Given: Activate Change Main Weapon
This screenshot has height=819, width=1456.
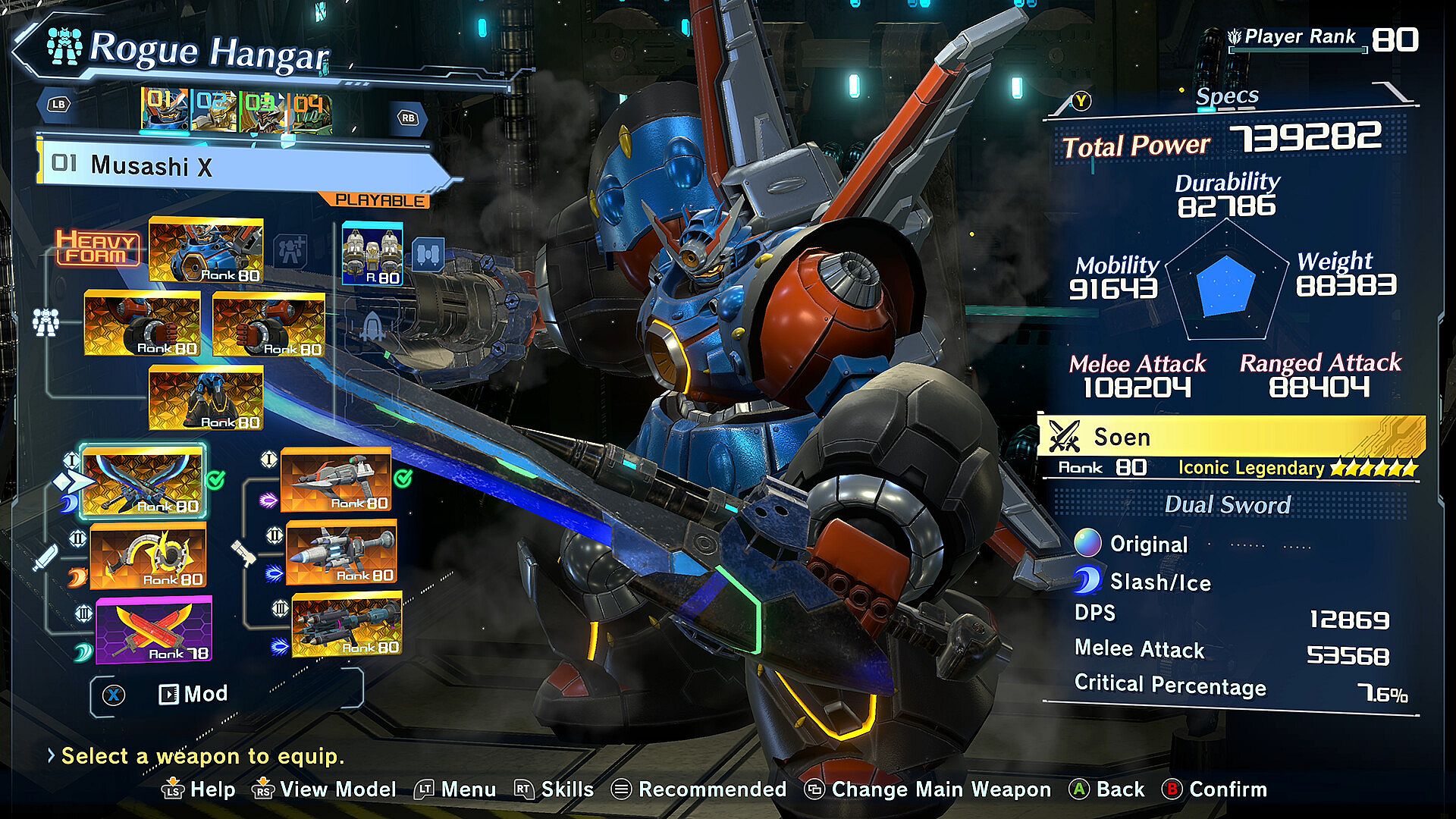Looking at the screenshot, I should (928, 789).
